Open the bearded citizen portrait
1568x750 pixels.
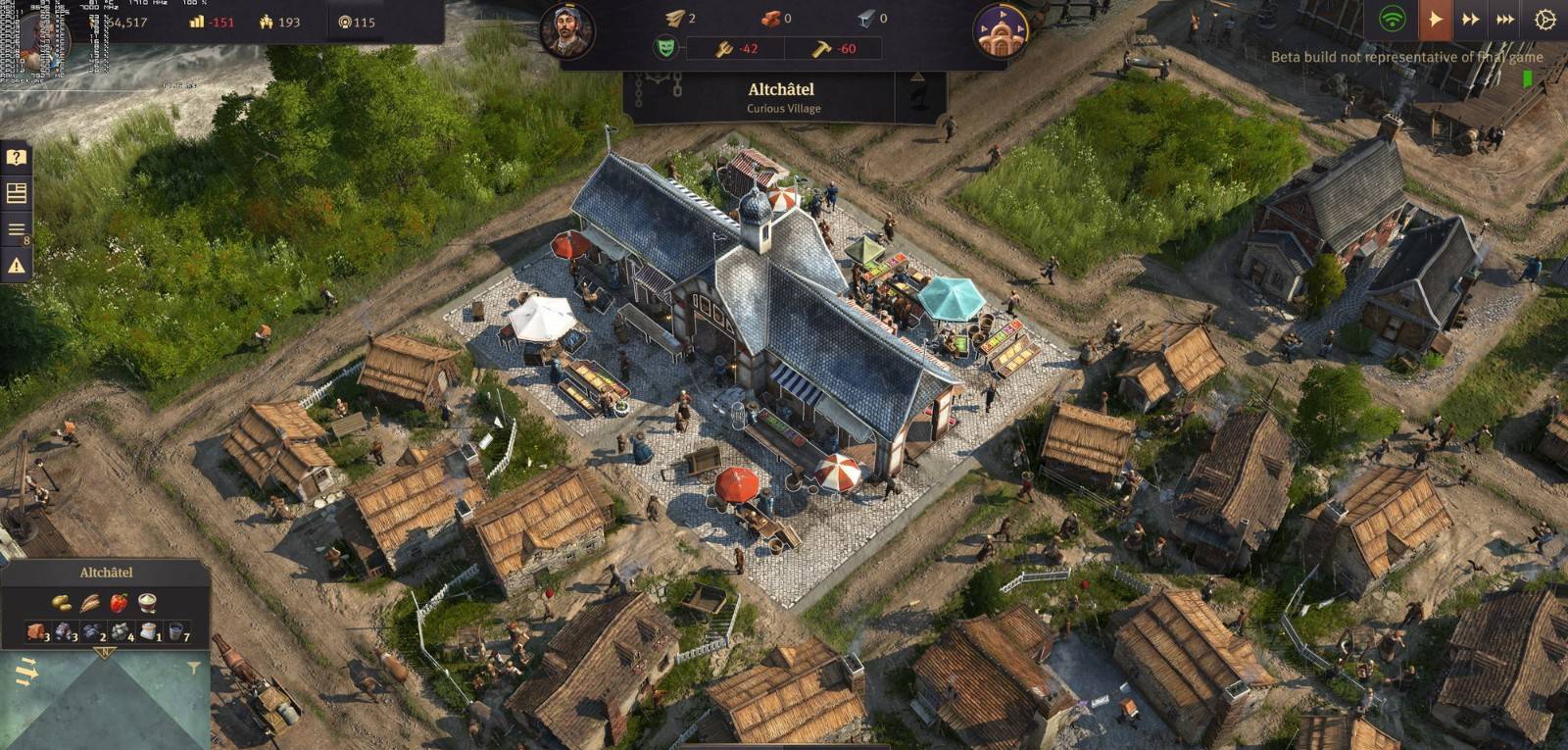[567, 30]
